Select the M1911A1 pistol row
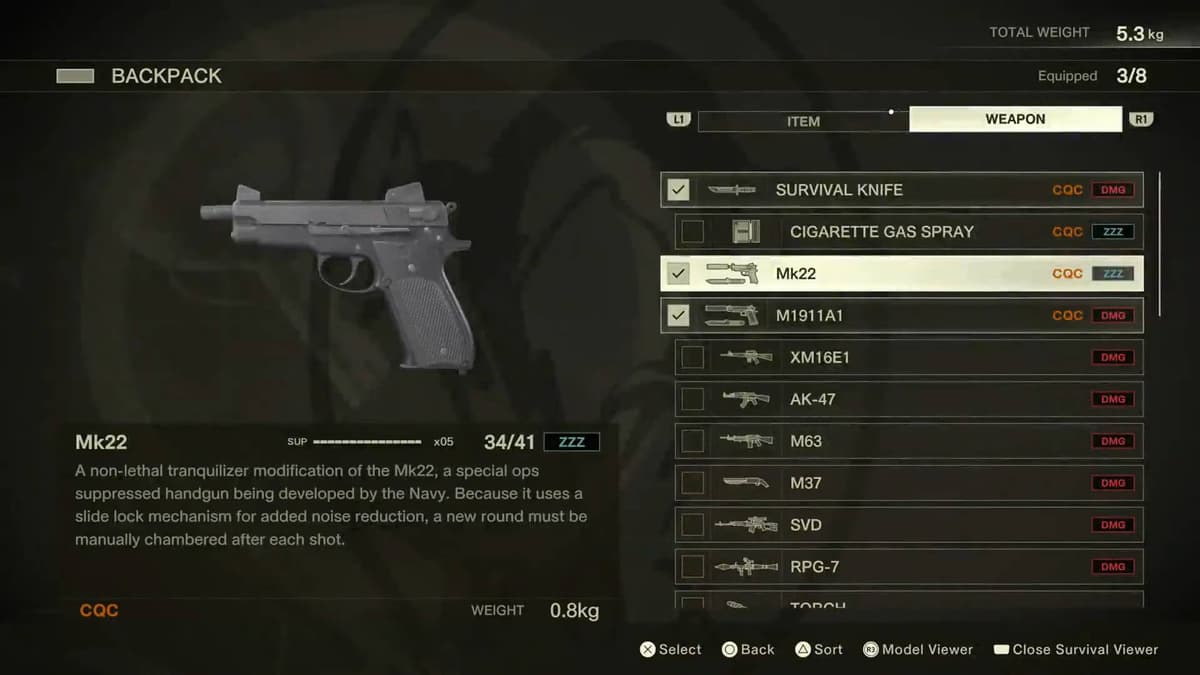The image size is (1200, 675). pyautogui.click(x=900, y=316)
